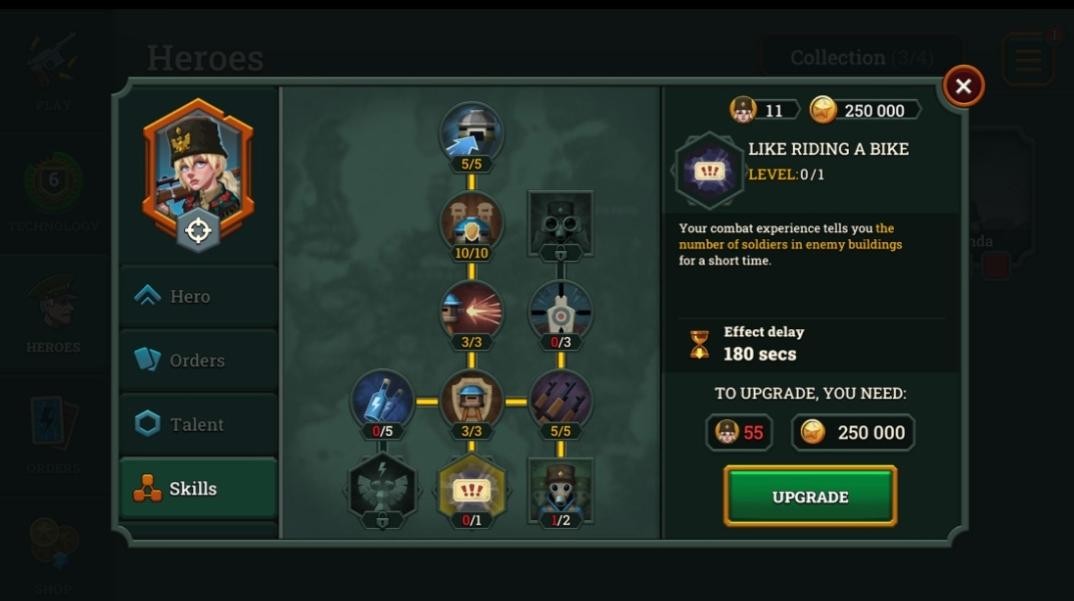Viewport: 1074px width, 601px height.
Task: Click the crosshair badge under hero portrait
Action: coord(198,231)
